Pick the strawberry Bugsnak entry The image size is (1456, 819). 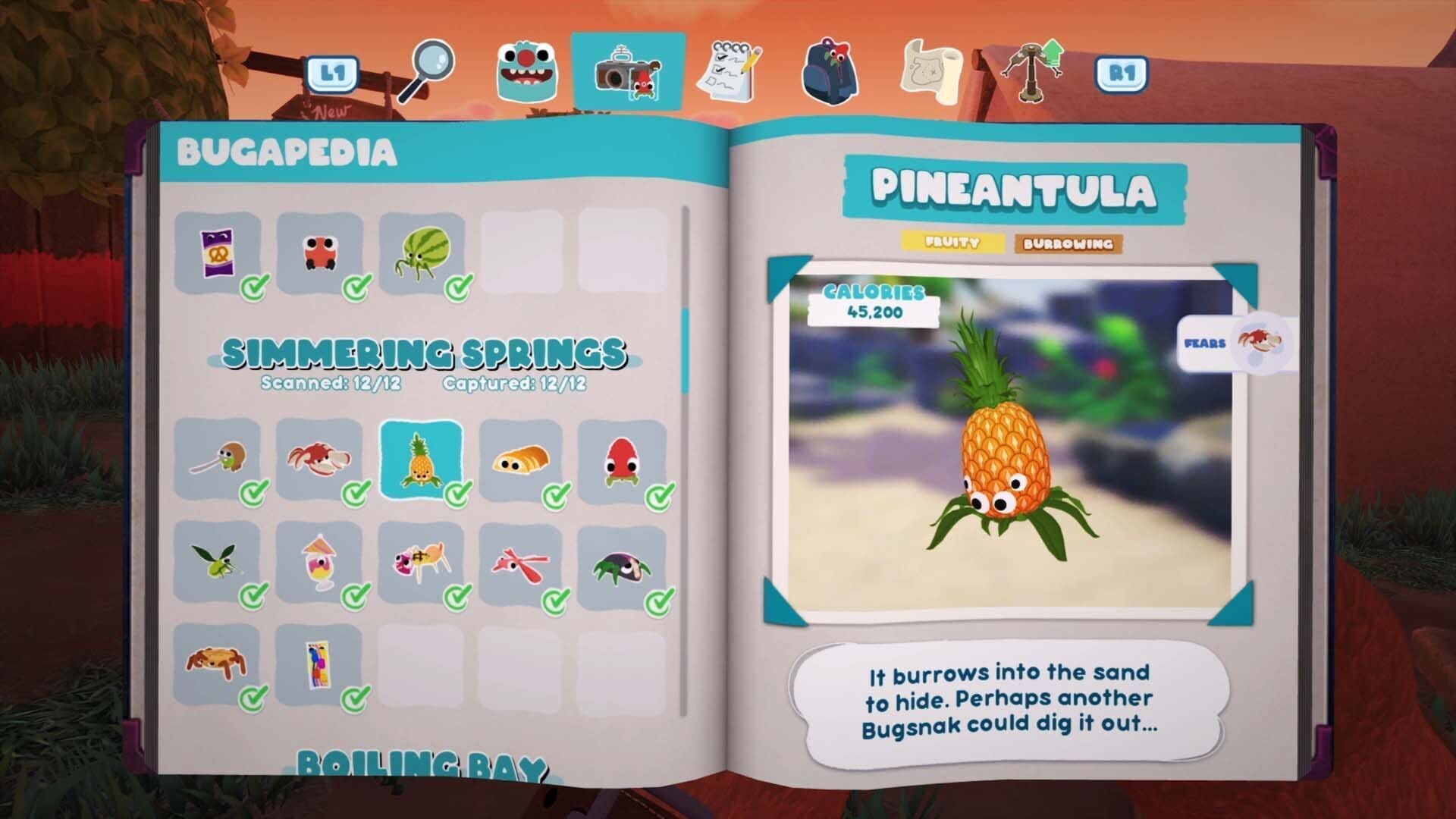click(x=622, y=460)
